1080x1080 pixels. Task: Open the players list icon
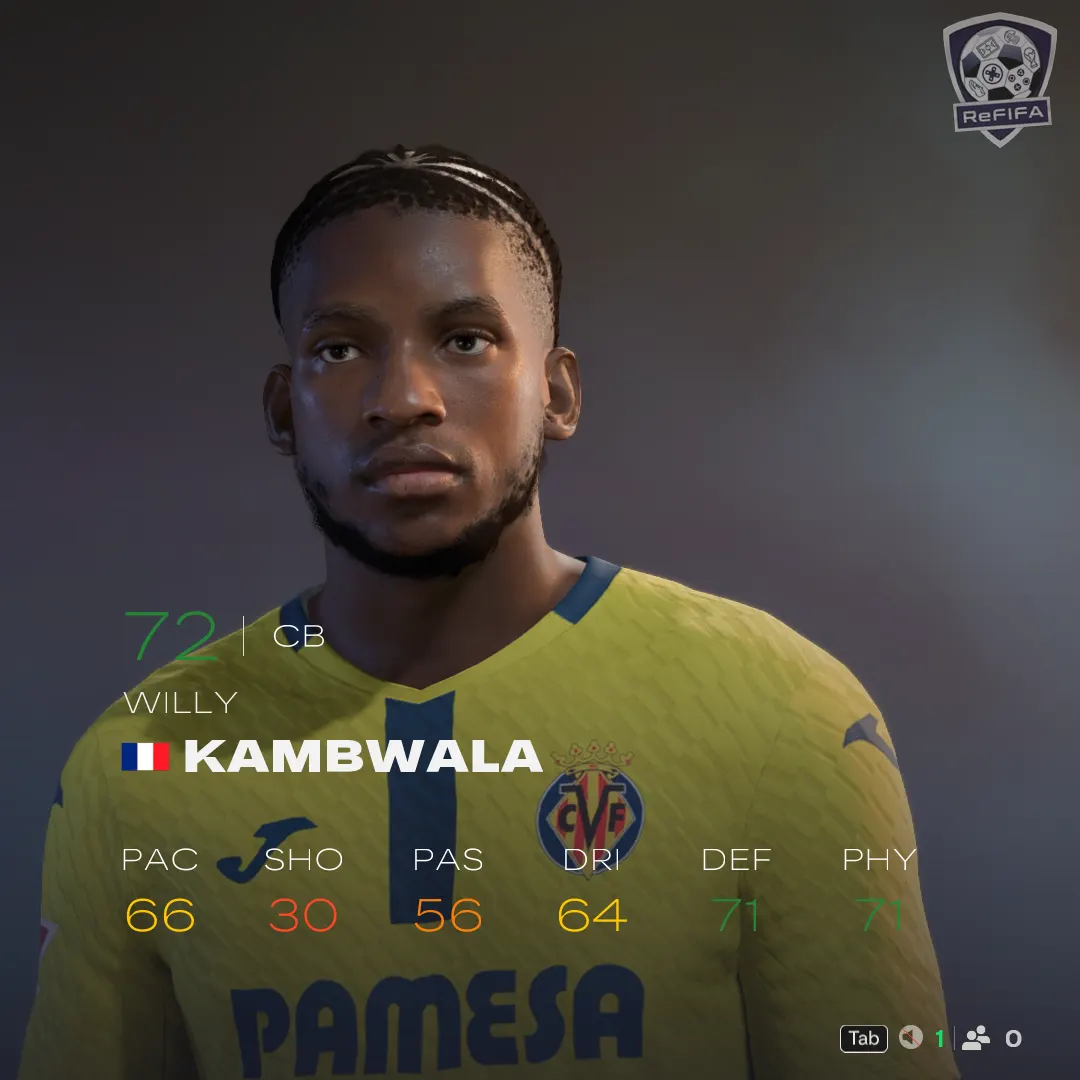tap(976, 1038)
